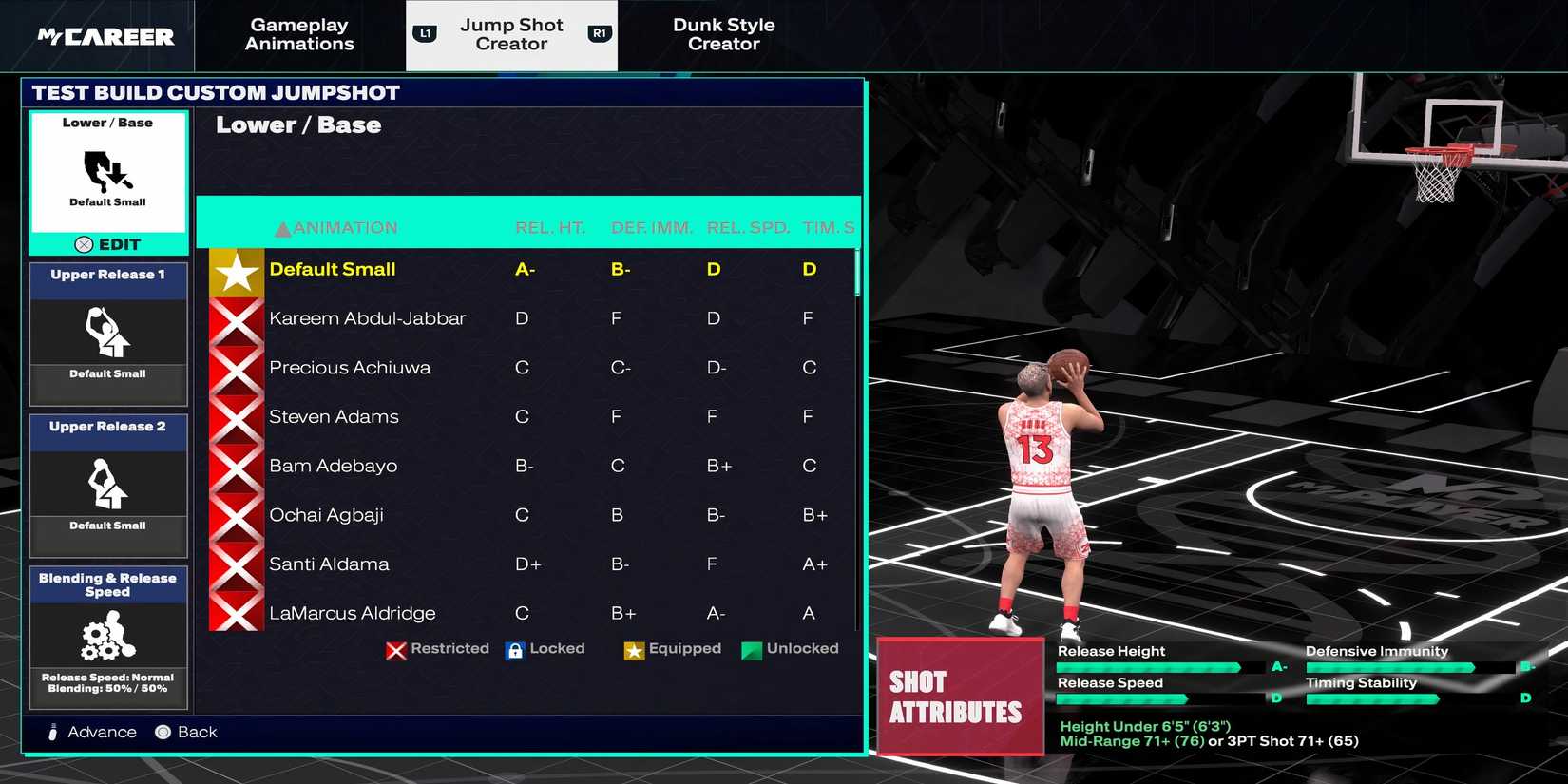
Task: Open the Gameplay Animations tab
Action: coord(298,35)
